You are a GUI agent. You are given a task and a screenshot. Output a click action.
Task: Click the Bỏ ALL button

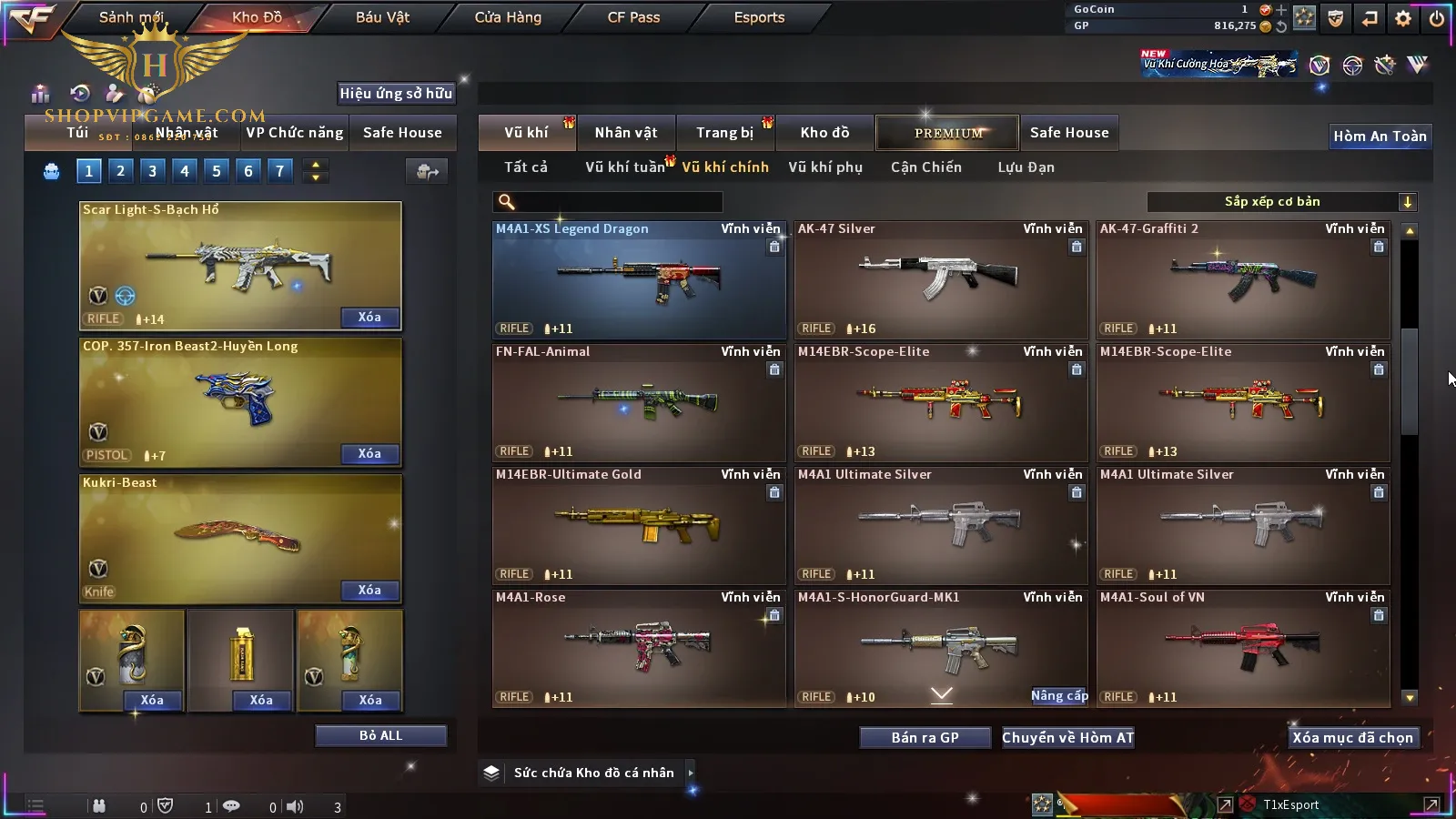[380, 736]
